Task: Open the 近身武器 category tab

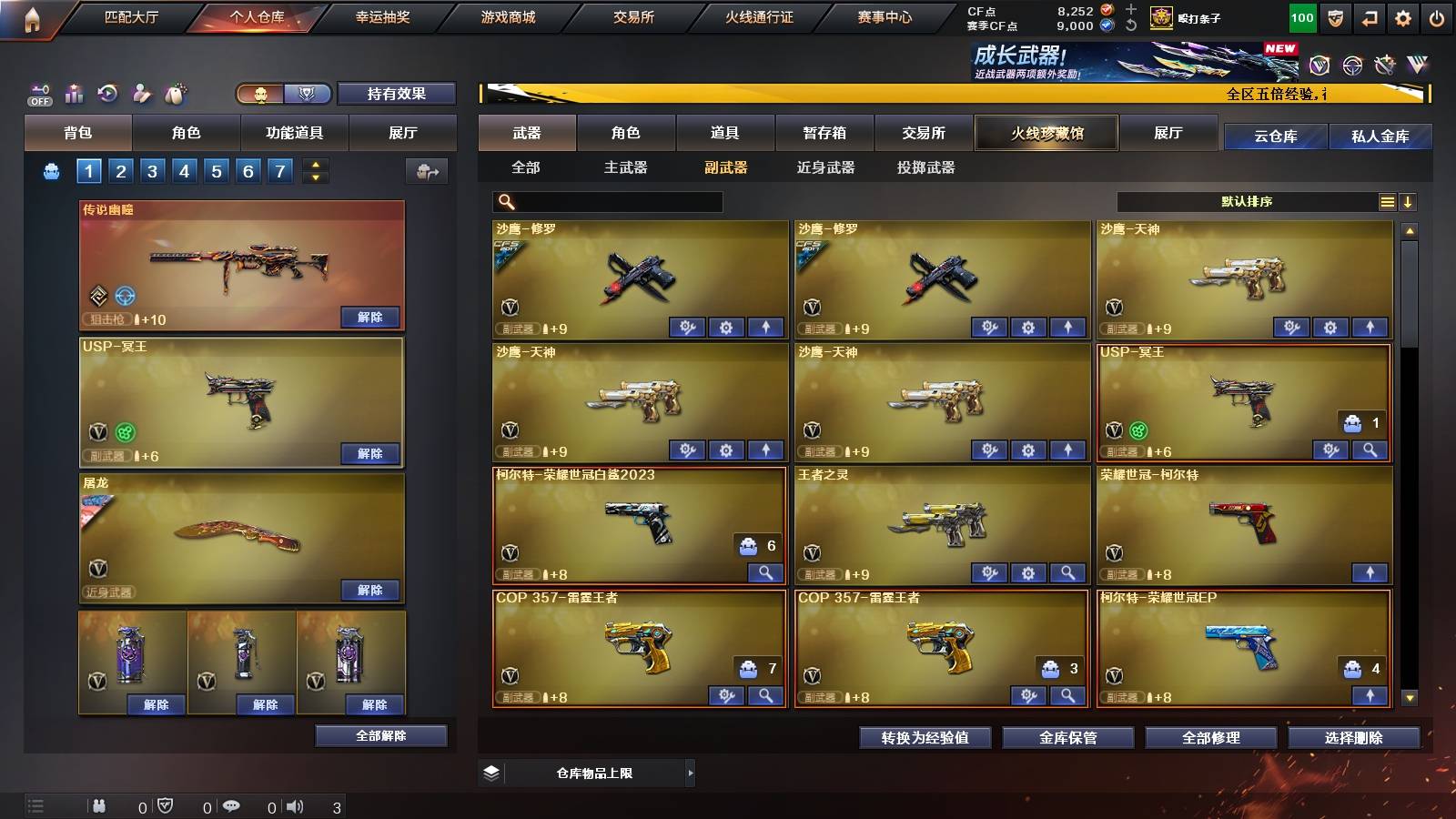Action: (824, 167)
